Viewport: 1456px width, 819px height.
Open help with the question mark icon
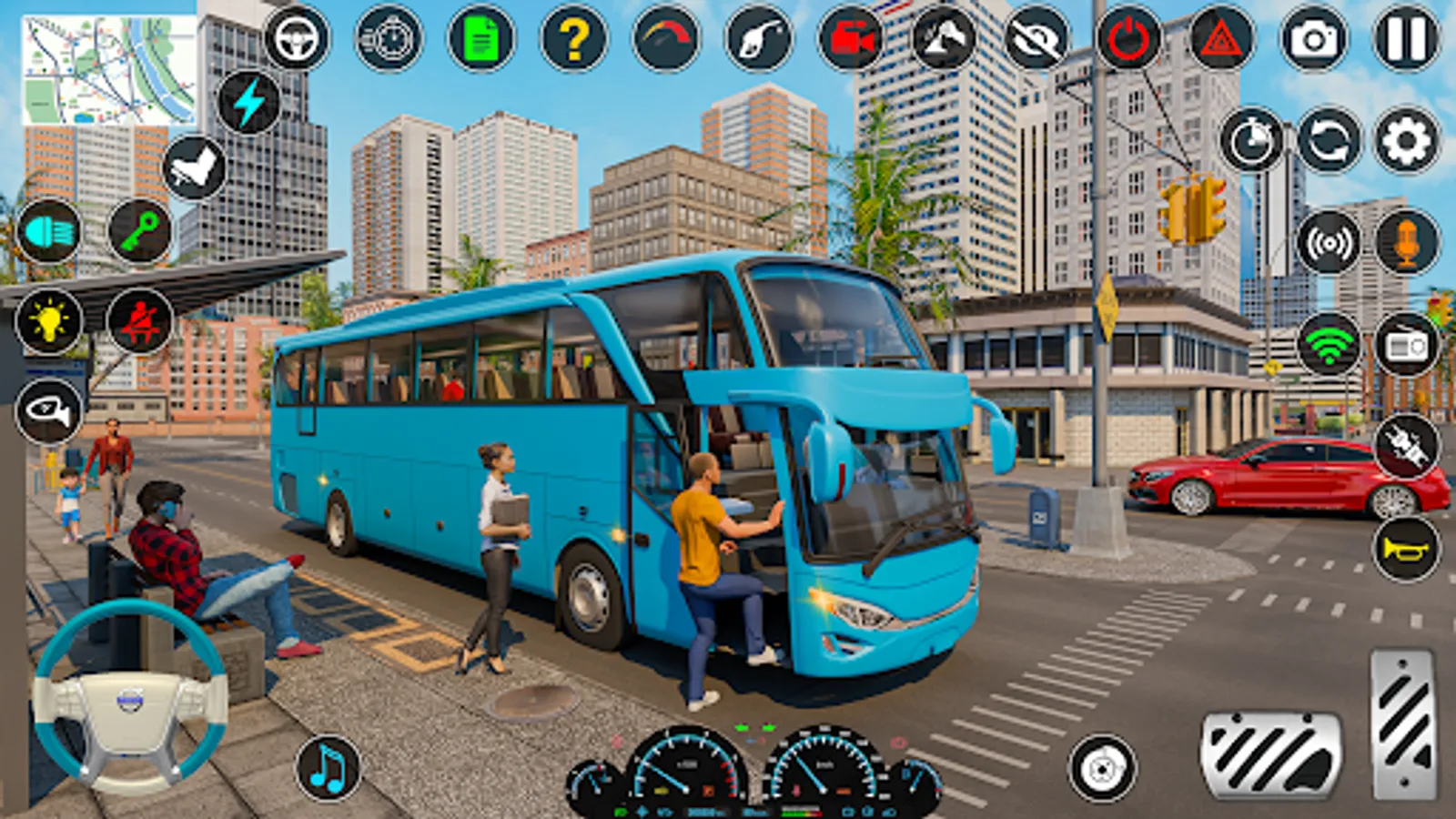coord(571,38)
